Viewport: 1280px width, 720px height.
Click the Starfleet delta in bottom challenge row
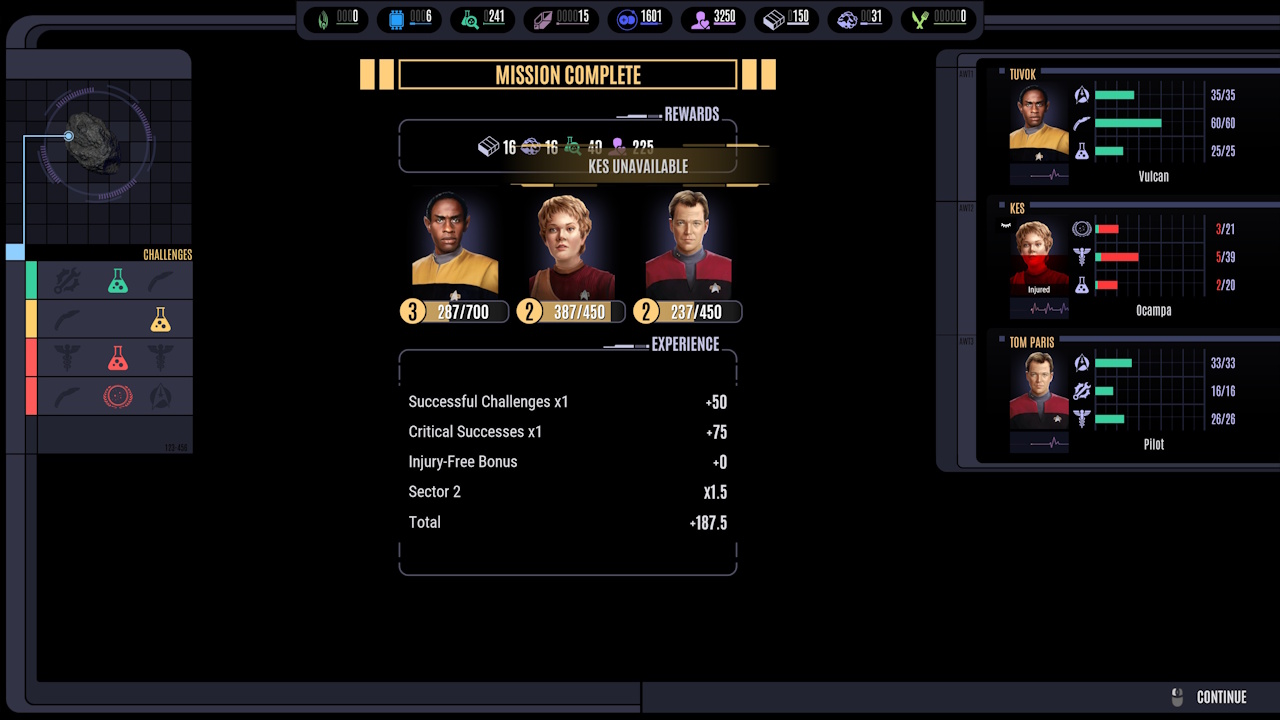click(x=162, y=395)
